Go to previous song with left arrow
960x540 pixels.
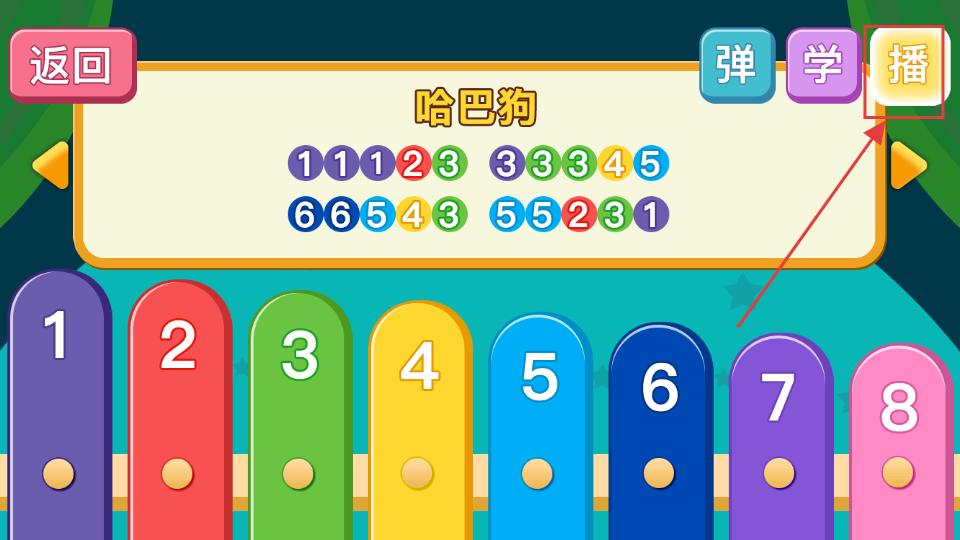click(x=49, y=165)
